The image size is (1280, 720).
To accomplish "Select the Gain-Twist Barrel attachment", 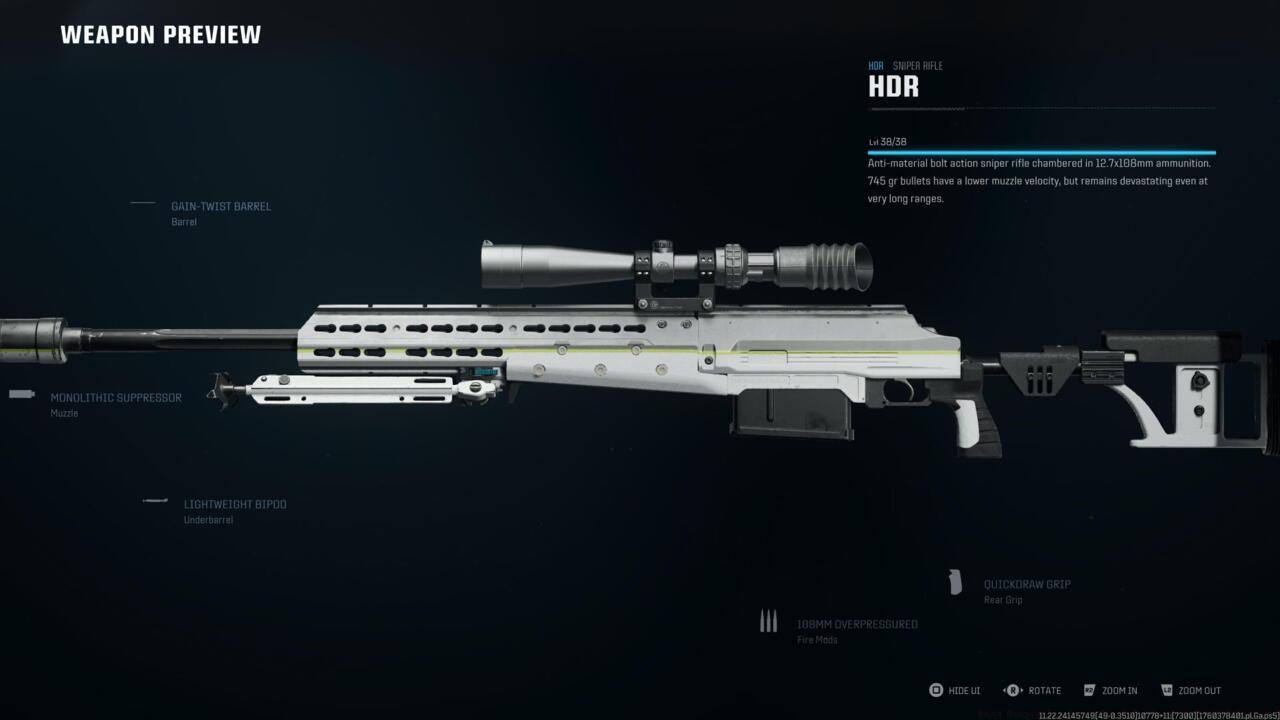I will coord(220,207).
